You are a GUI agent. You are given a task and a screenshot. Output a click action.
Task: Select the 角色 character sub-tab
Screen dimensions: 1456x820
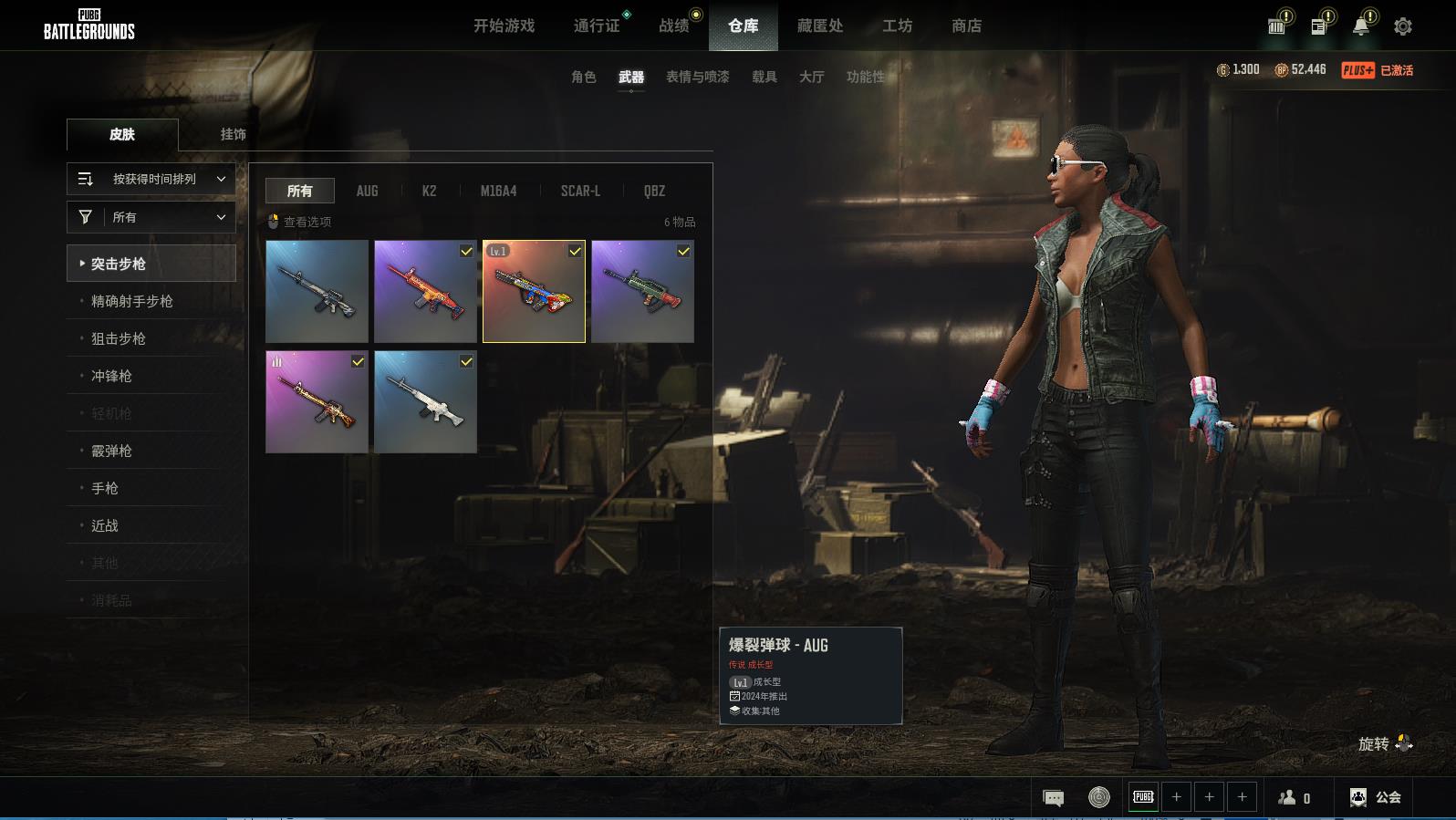click(x=583, y=77)
